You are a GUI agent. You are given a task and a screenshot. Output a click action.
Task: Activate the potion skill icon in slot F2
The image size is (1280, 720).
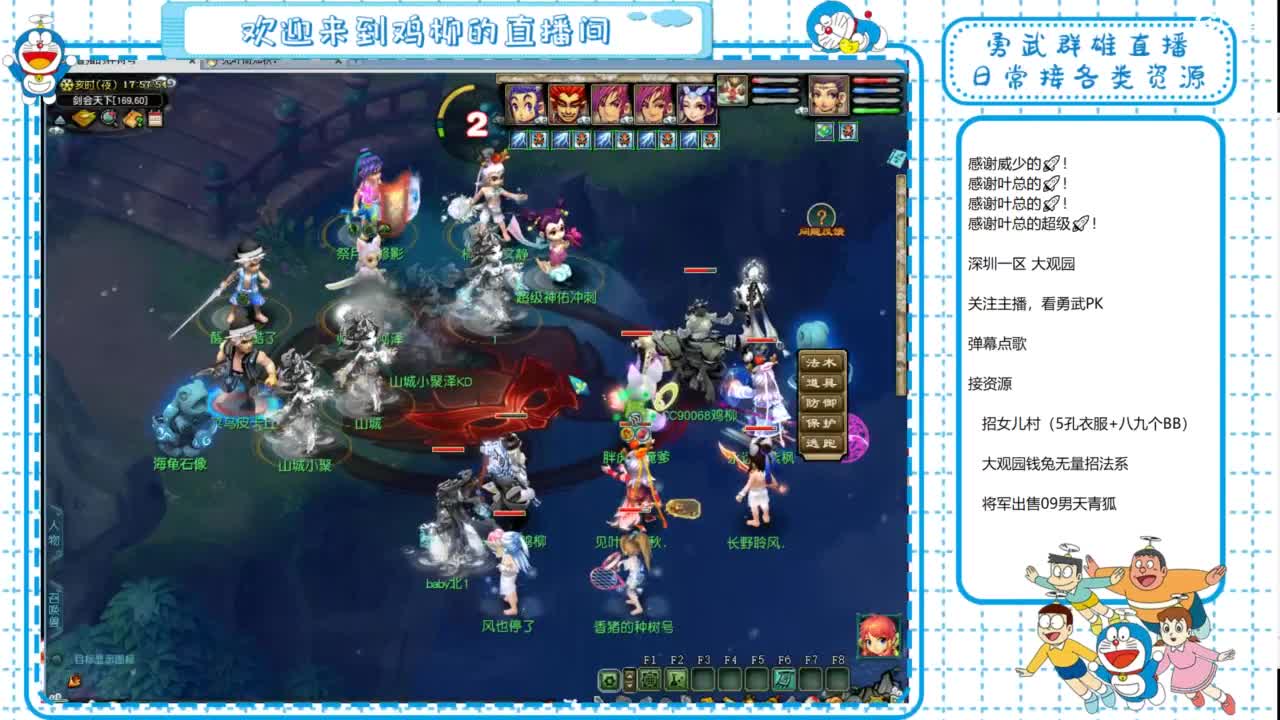coord(676,679)
